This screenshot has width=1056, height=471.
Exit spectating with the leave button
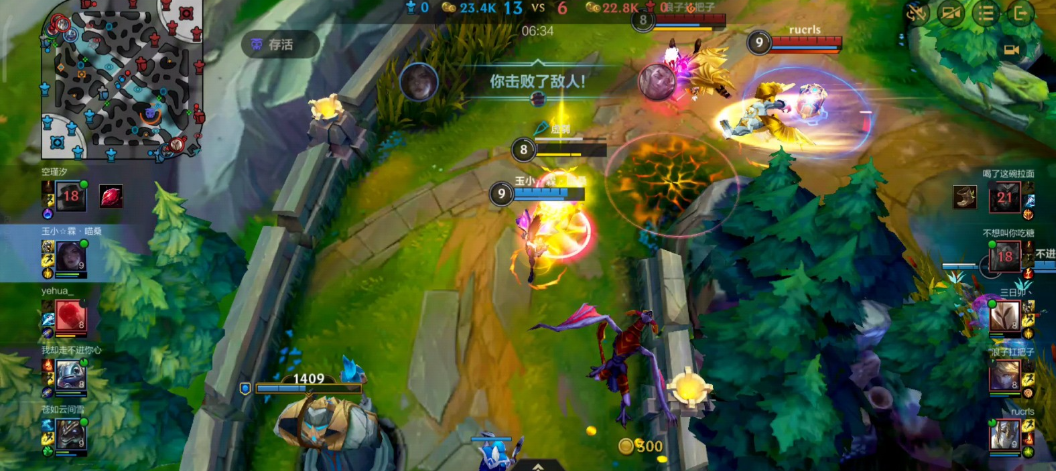(1020, 13)
